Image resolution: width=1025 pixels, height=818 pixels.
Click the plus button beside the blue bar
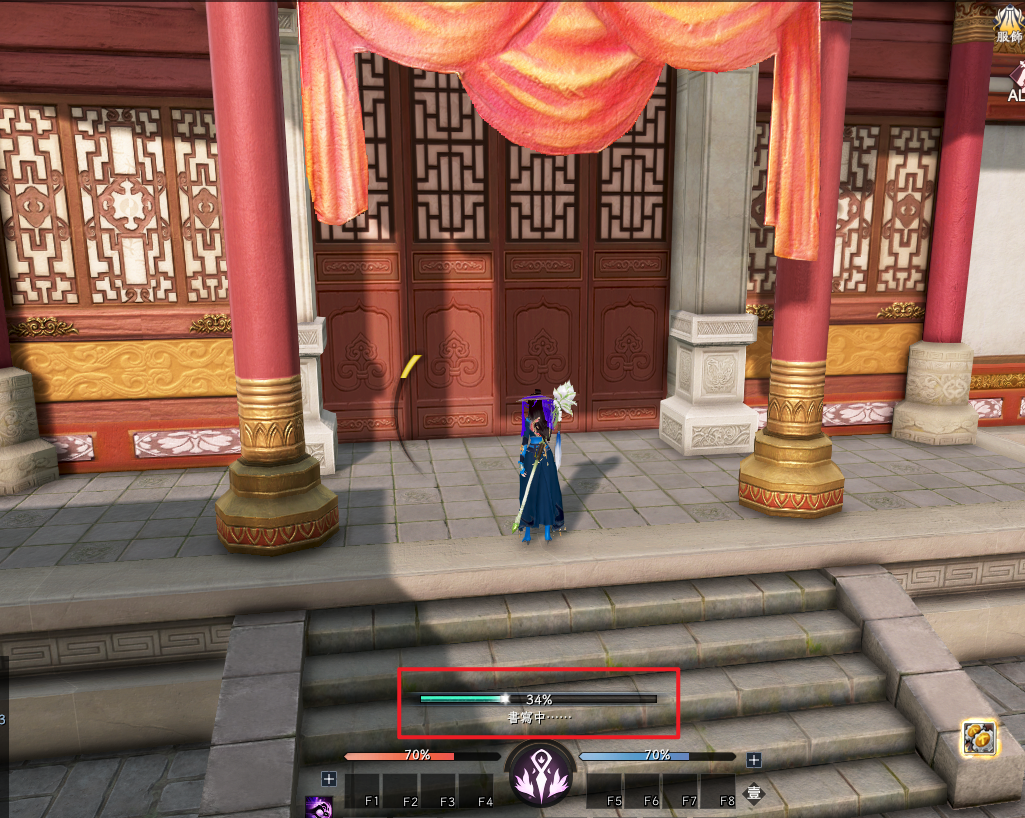click(754, 760)
